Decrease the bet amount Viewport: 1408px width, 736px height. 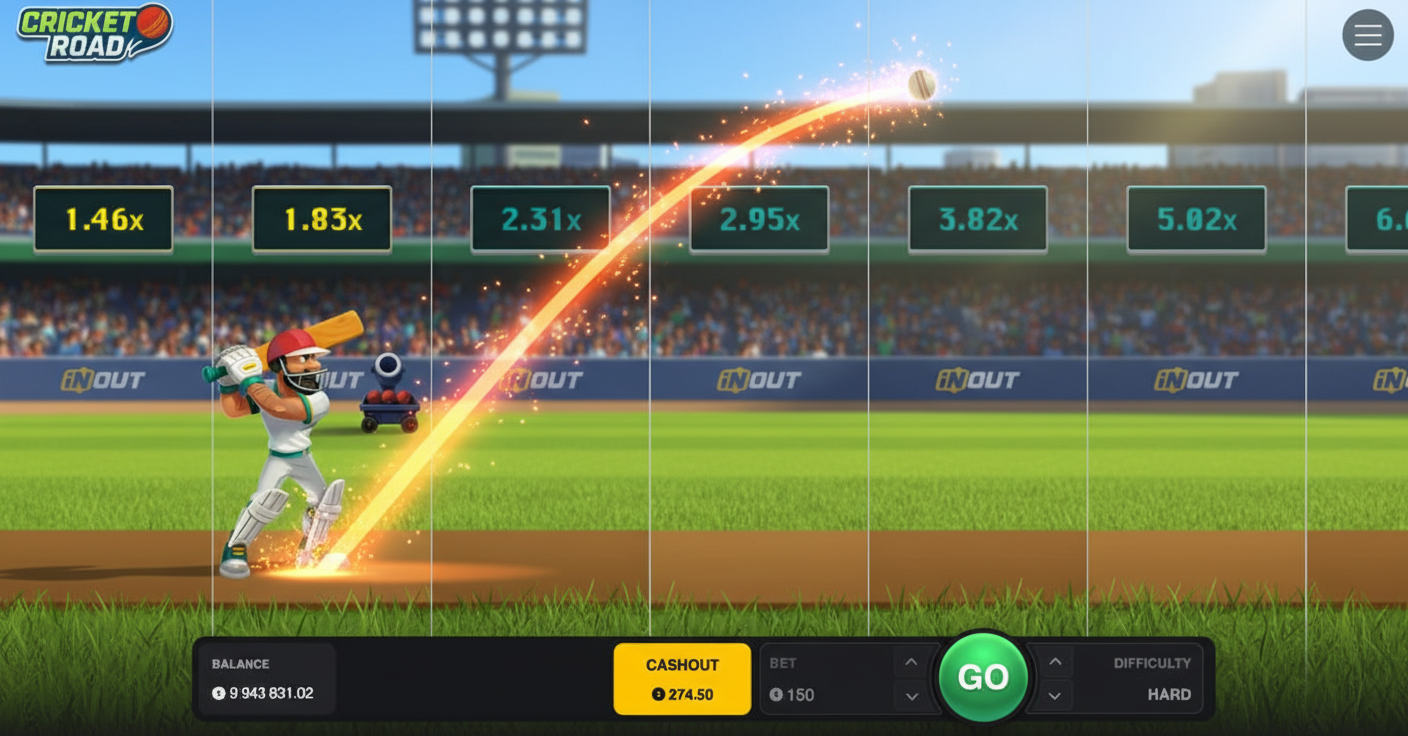coord(910,695)
